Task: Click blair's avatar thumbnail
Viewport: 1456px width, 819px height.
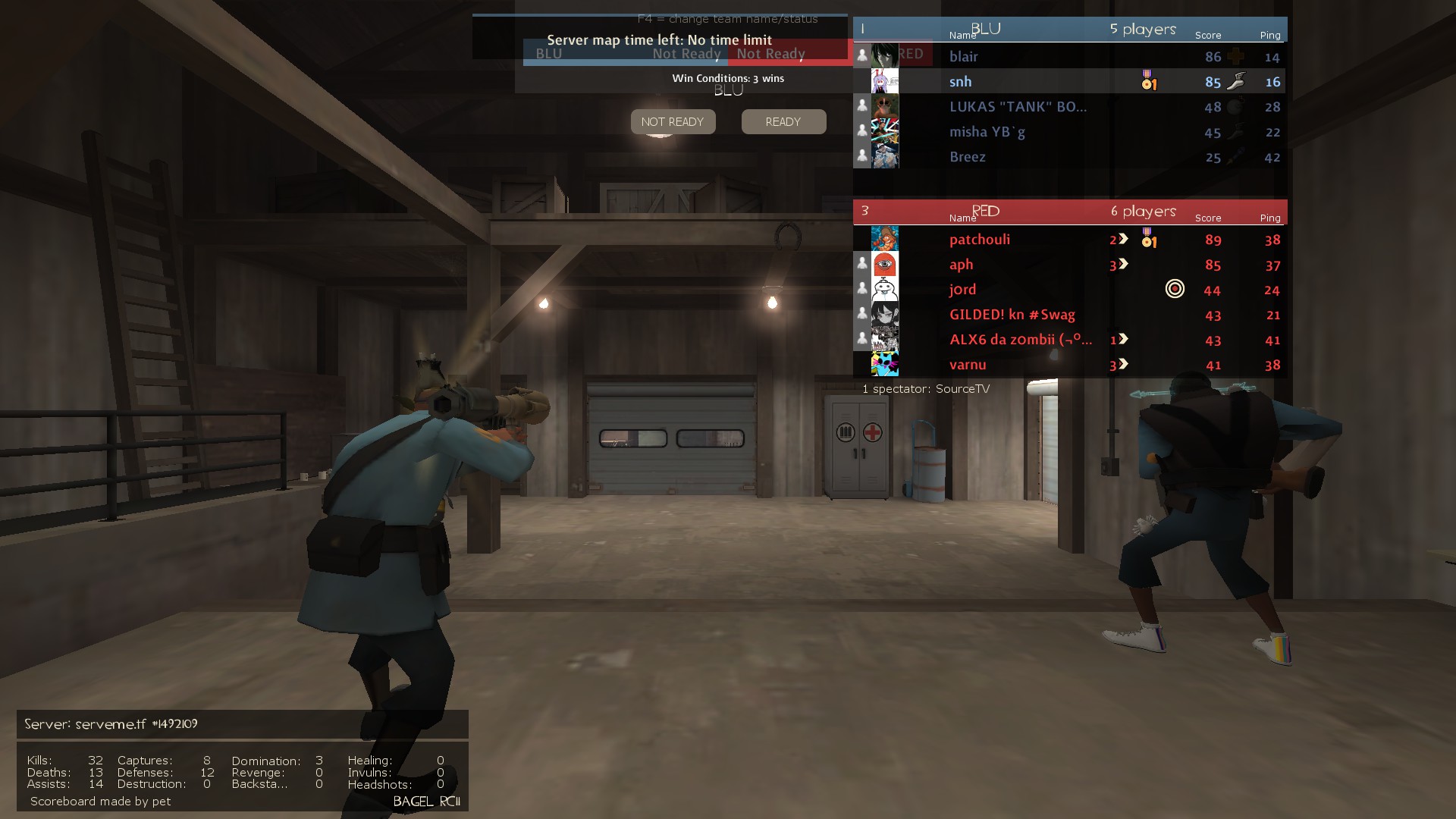Action: 885,55
